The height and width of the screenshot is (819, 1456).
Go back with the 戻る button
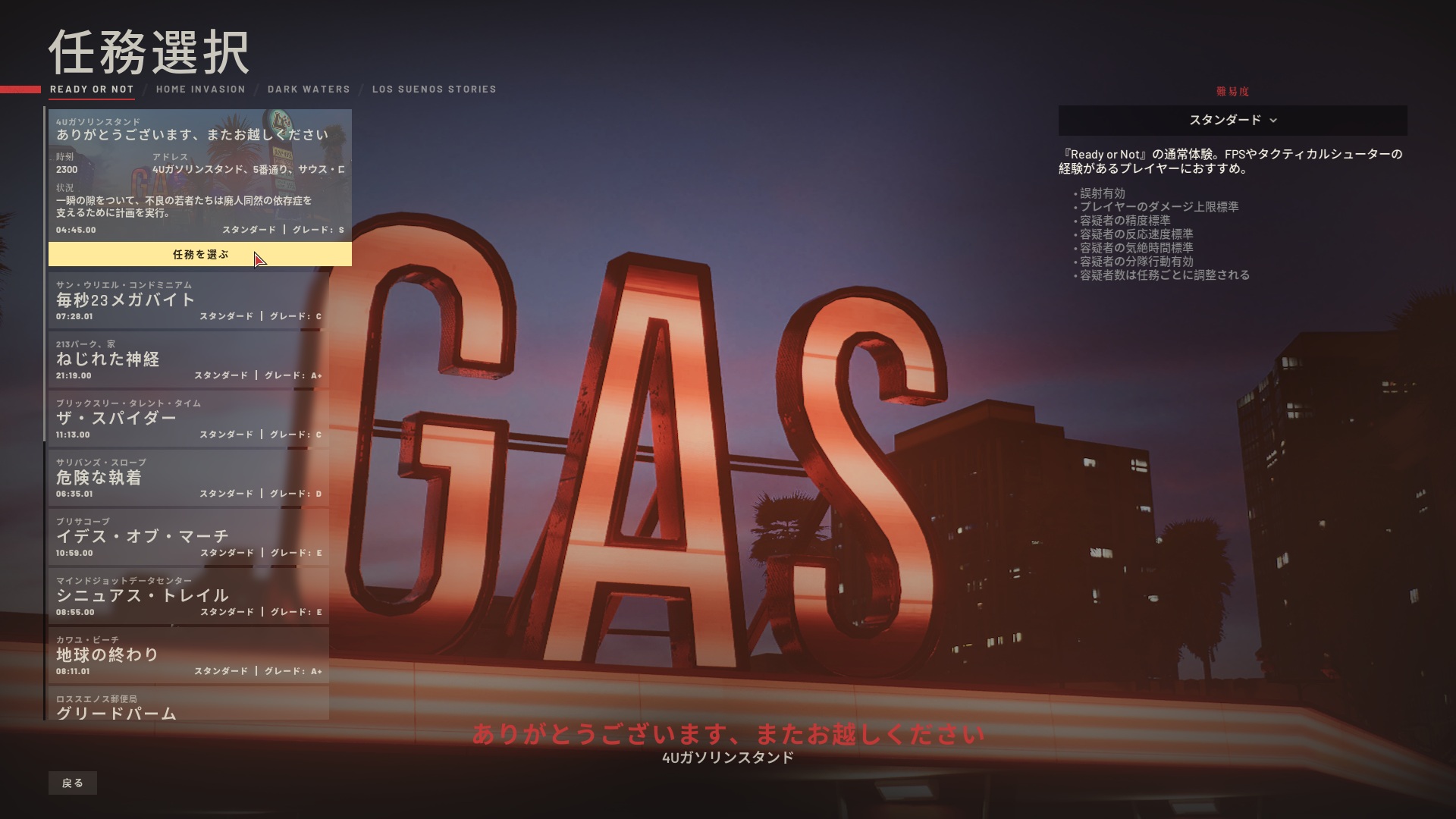tap(73, 783)
